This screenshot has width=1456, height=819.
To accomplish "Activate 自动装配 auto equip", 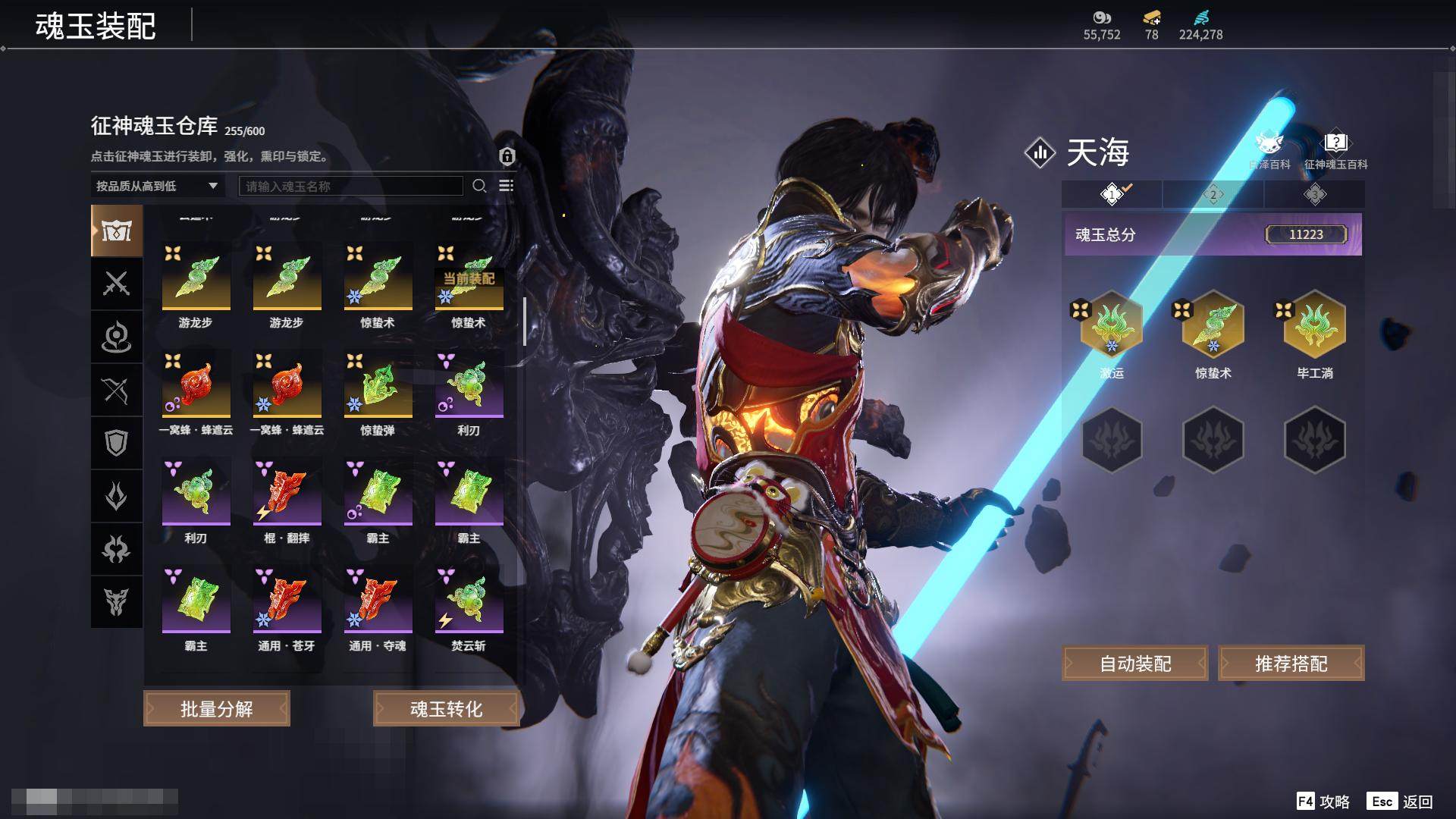I will click(1134, 664).
